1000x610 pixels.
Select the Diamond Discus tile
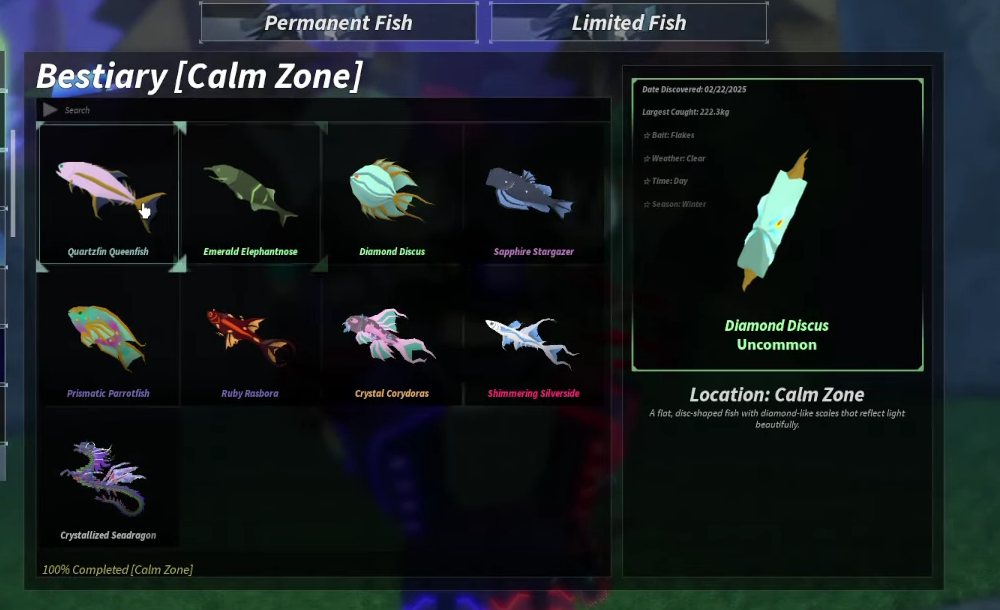tap(392, 194)
